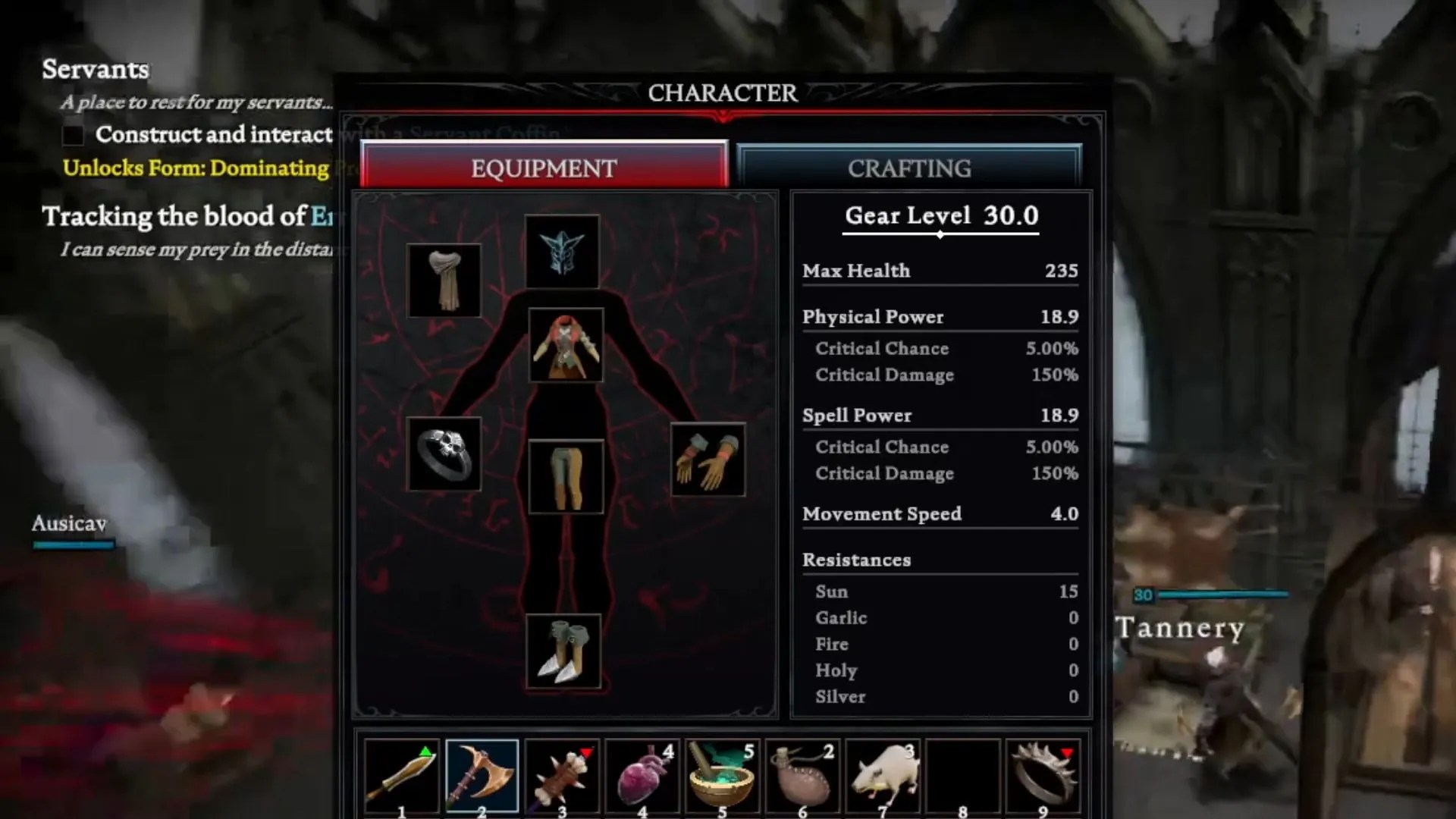
Task: Select the spiked mace in slot 3
Action: click(x=563, y=773)
